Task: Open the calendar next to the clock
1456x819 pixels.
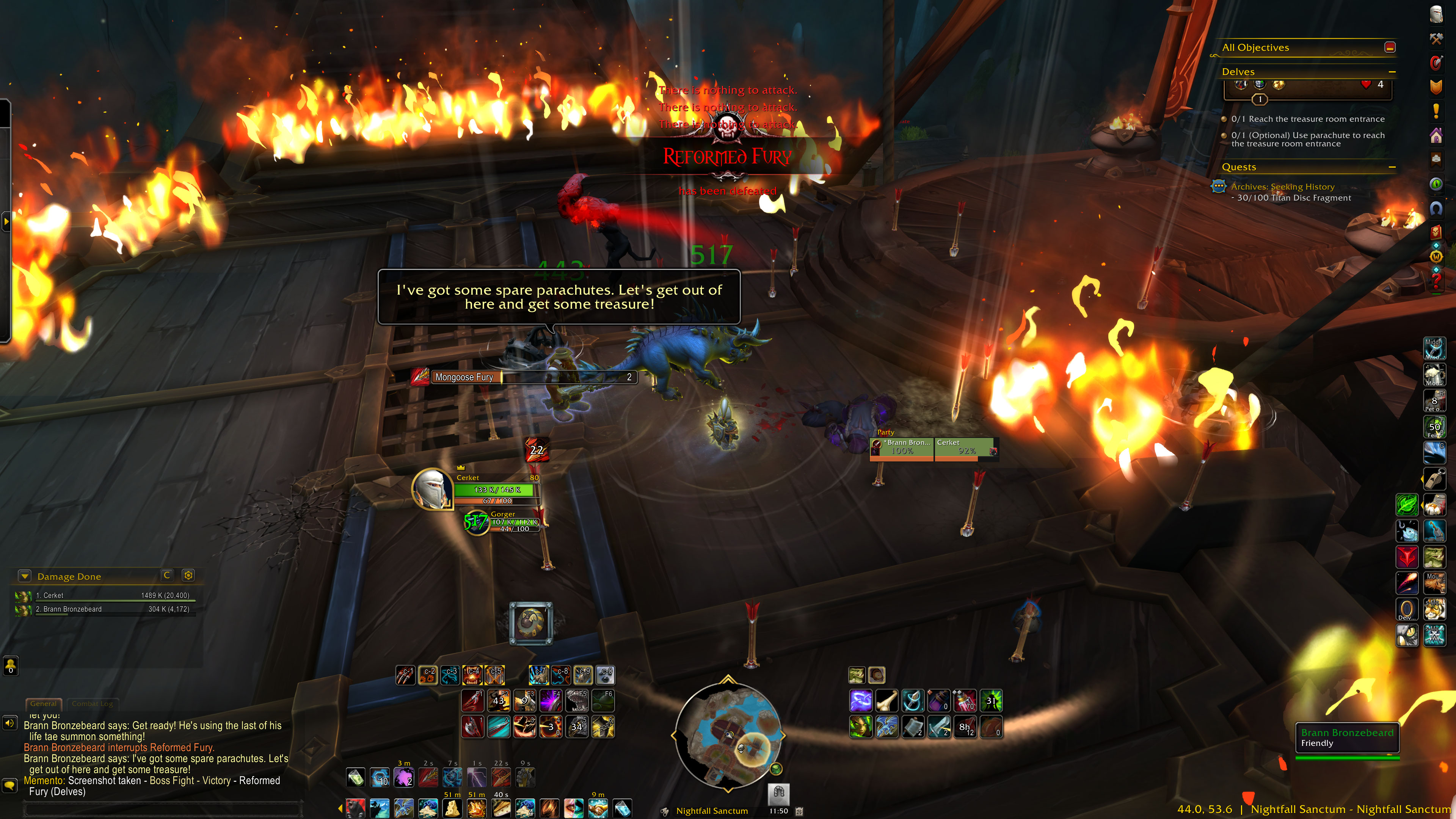Action: [x=799, y=811]
